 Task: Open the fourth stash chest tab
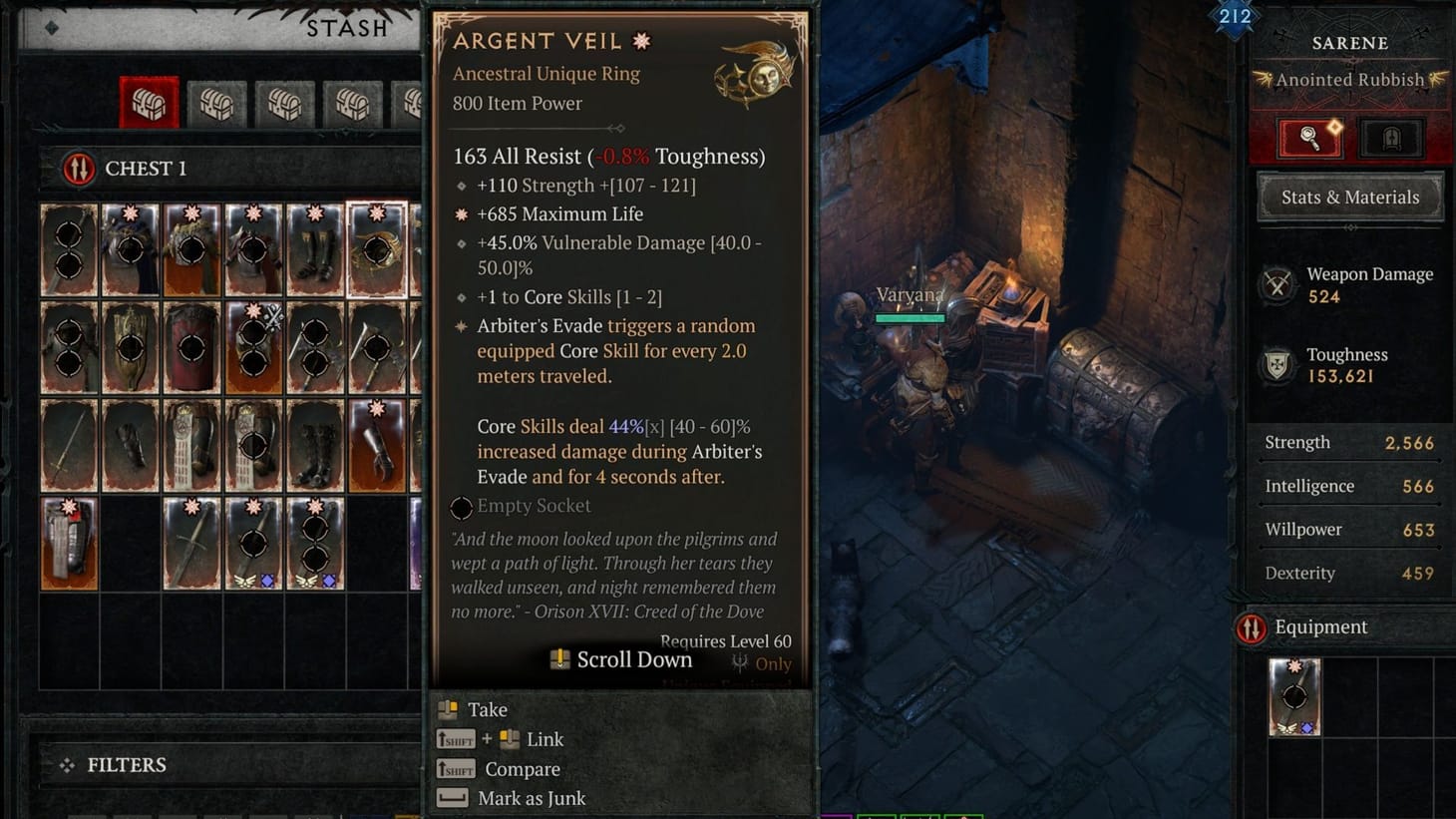click(353, 102)
